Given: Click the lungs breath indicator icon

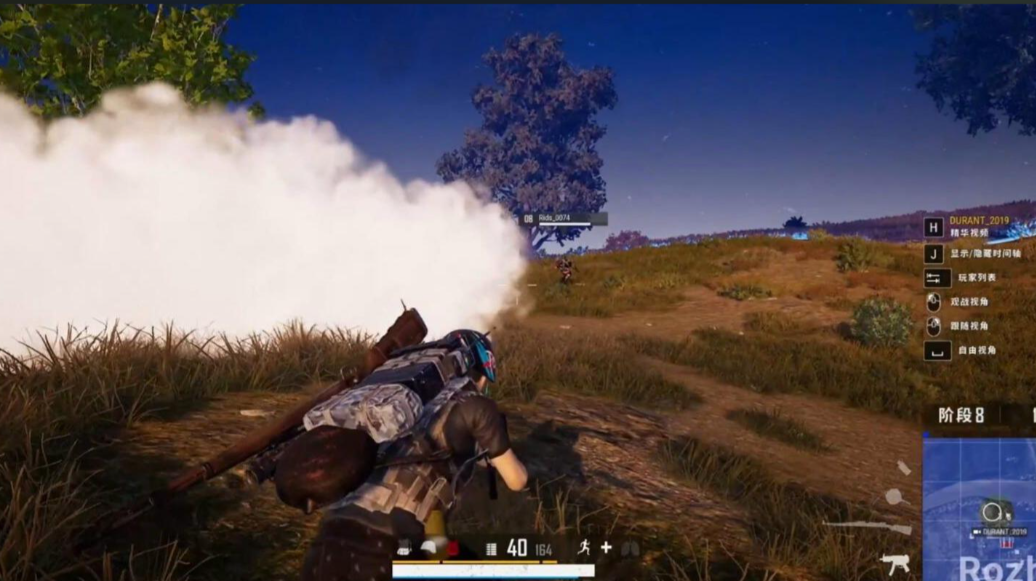Looking at the screenshot, I should 630,548.
